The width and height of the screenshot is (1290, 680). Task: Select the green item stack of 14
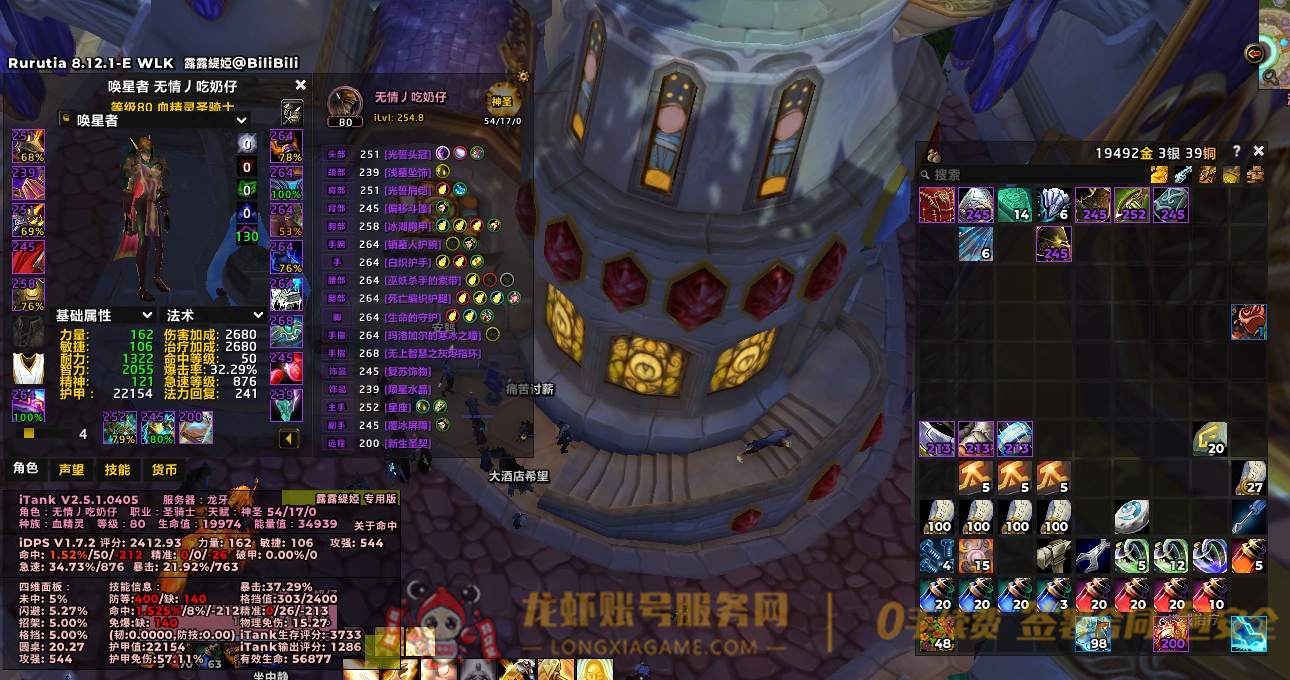(x=1014, y=205)
